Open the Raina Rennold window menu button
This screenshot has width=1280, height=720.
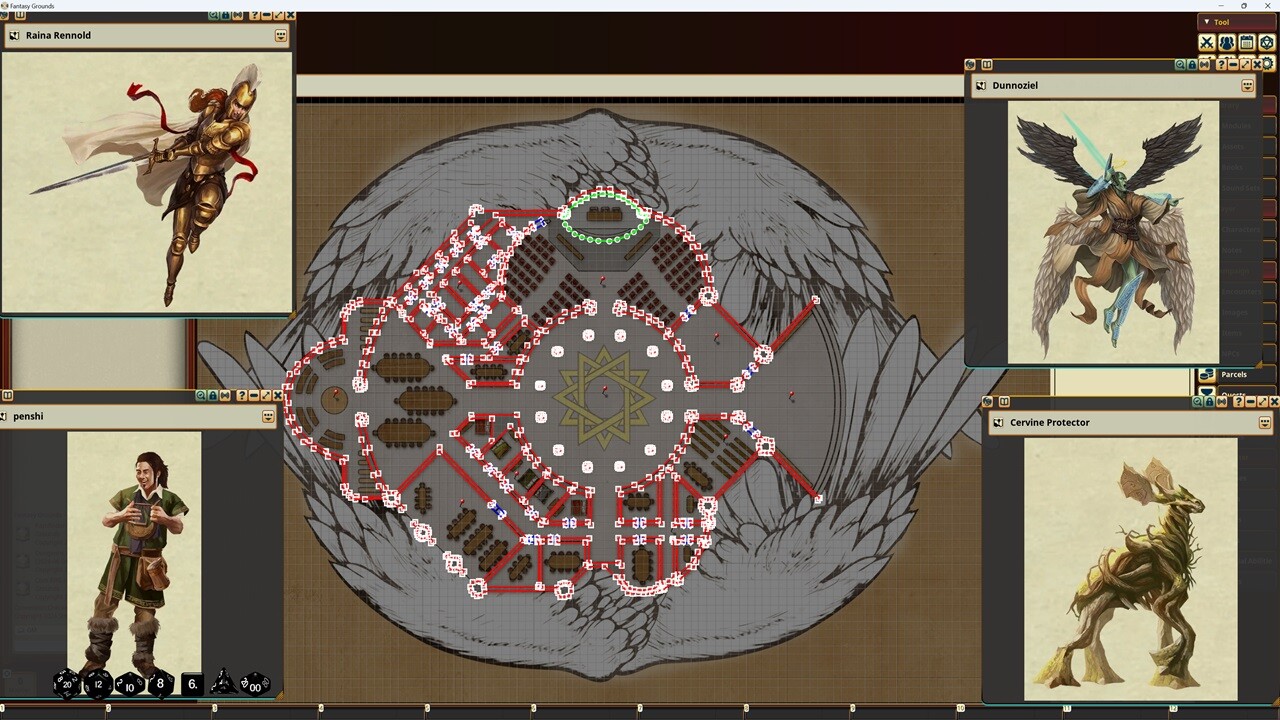point(281,35)
